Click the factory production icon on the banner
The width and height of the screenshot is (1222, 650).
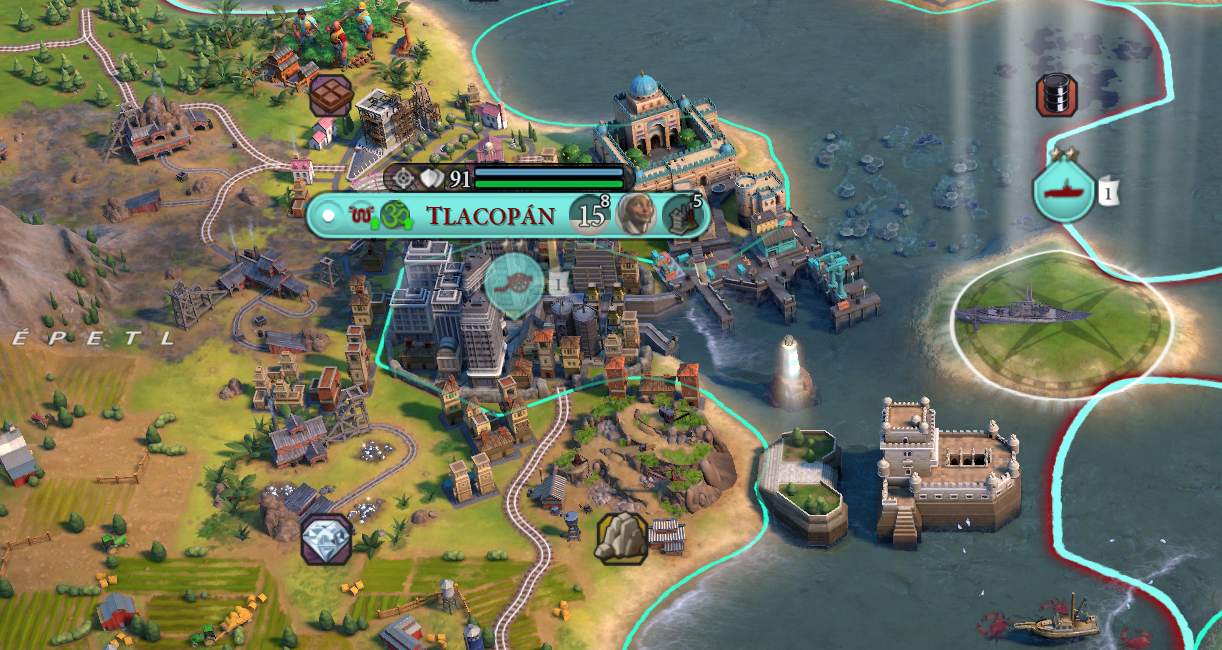point(680,214)
